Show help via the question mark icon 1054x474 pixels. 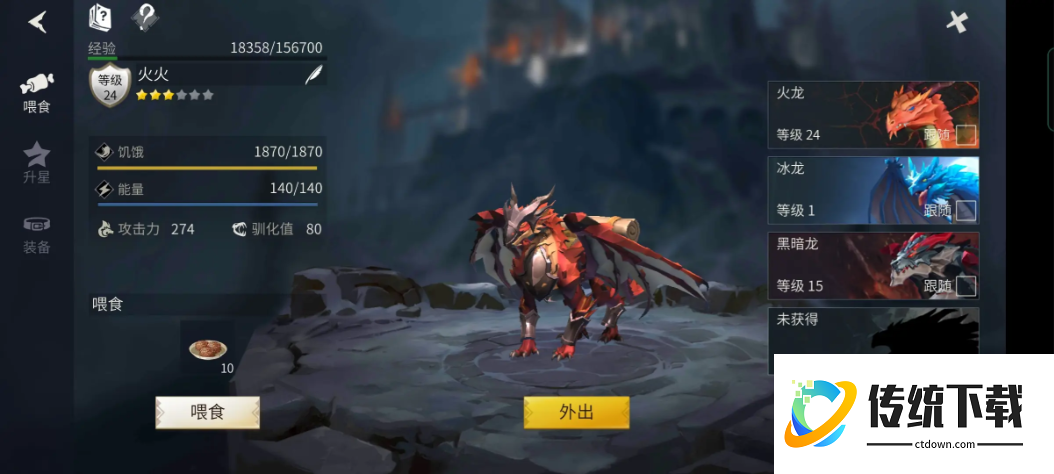[x=145, y=17]
